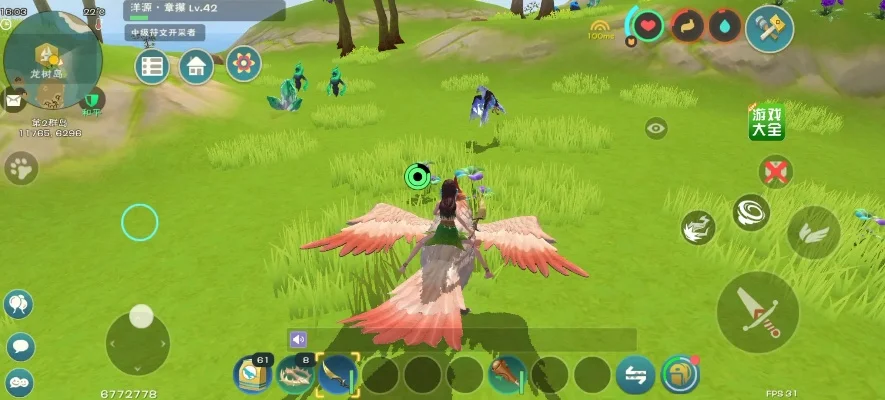Activate the wing flight skill
Image resolution: width=885 pixels, height=400 pixels.
tap(814, 232)
